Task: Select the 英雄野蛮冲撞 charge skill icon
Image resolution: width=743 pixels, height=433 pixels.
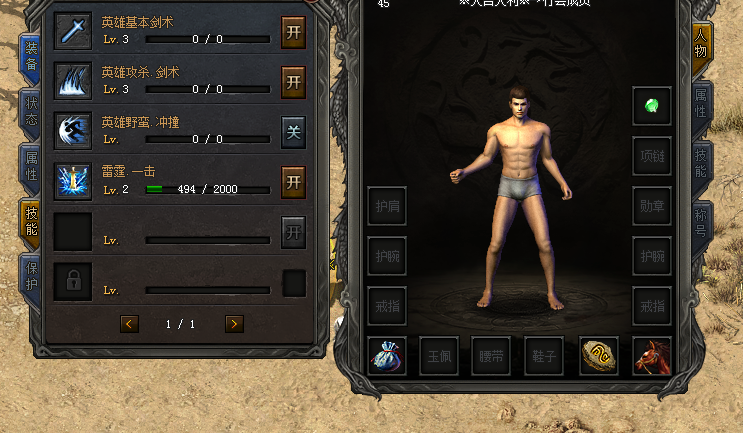Action: (x=73, y=131)
